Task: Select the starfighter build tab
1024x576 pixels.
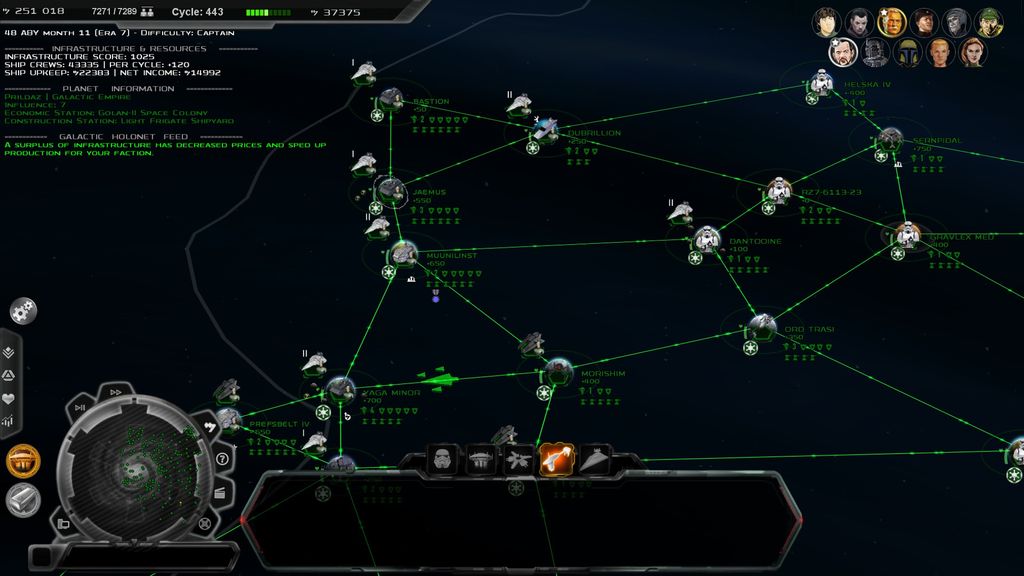Action: 518,460
